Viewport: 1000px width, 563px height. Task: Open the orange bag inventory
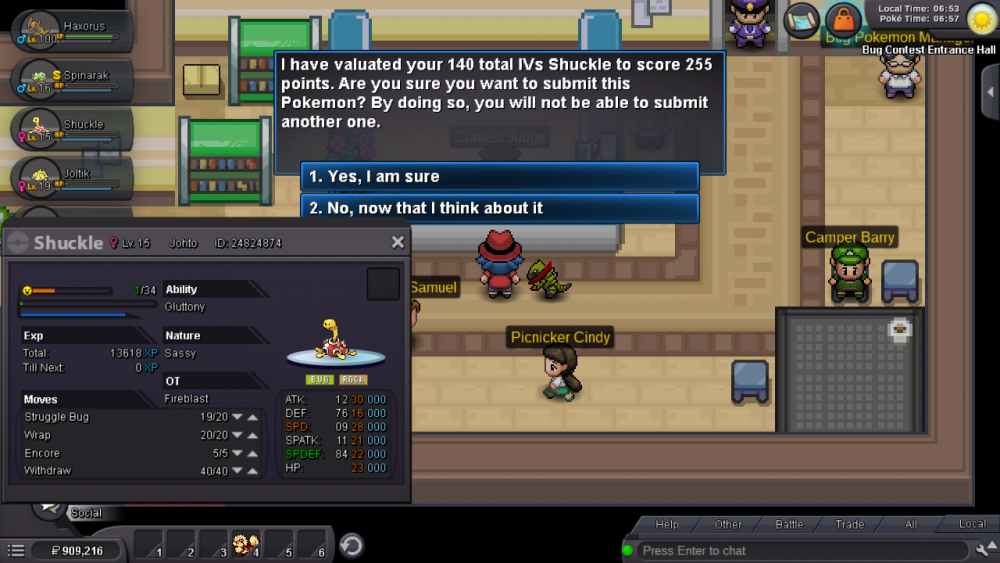[843, 19]
